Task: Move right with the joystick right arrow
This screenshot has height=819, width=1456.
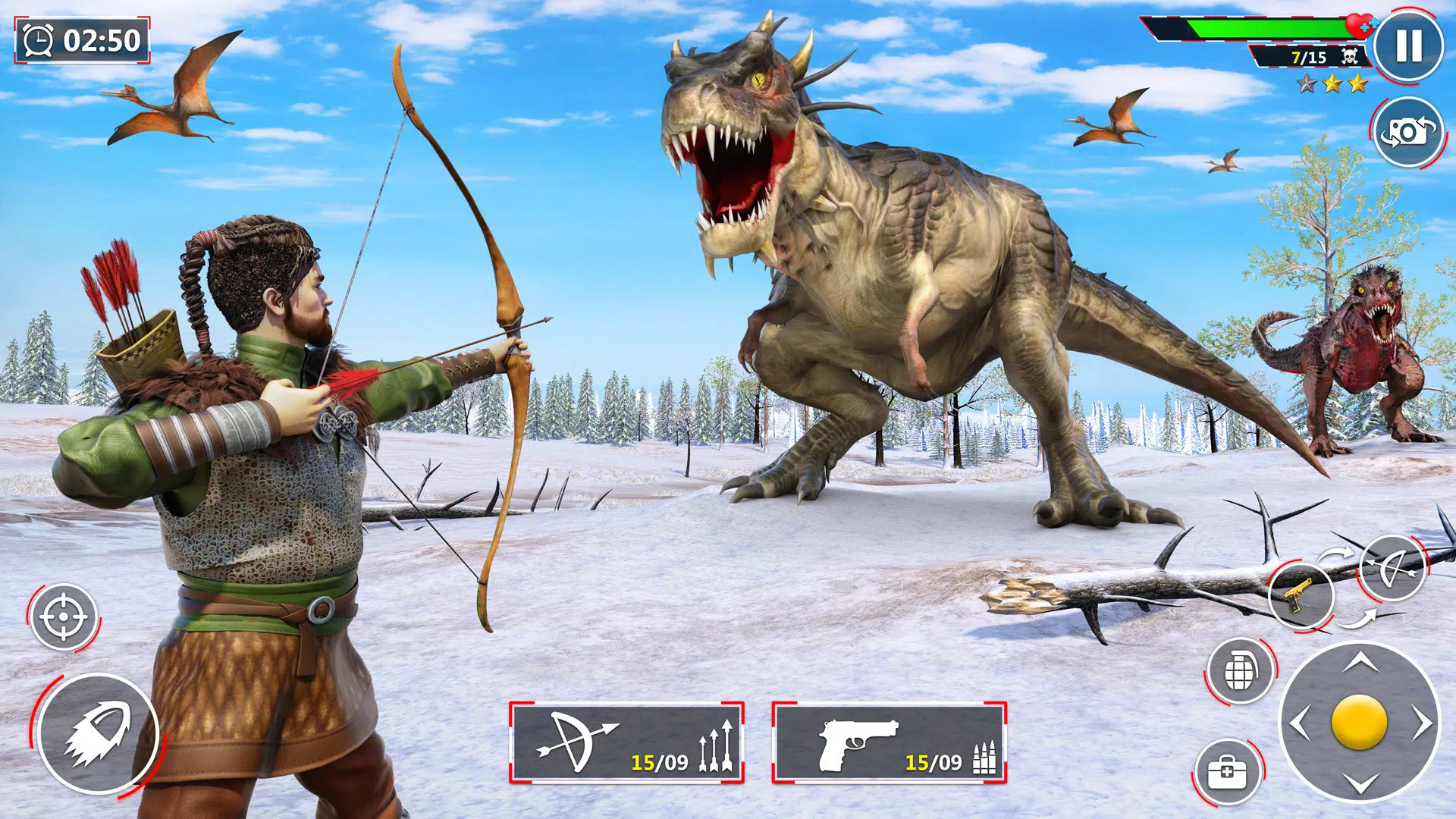Action: 1420,723
